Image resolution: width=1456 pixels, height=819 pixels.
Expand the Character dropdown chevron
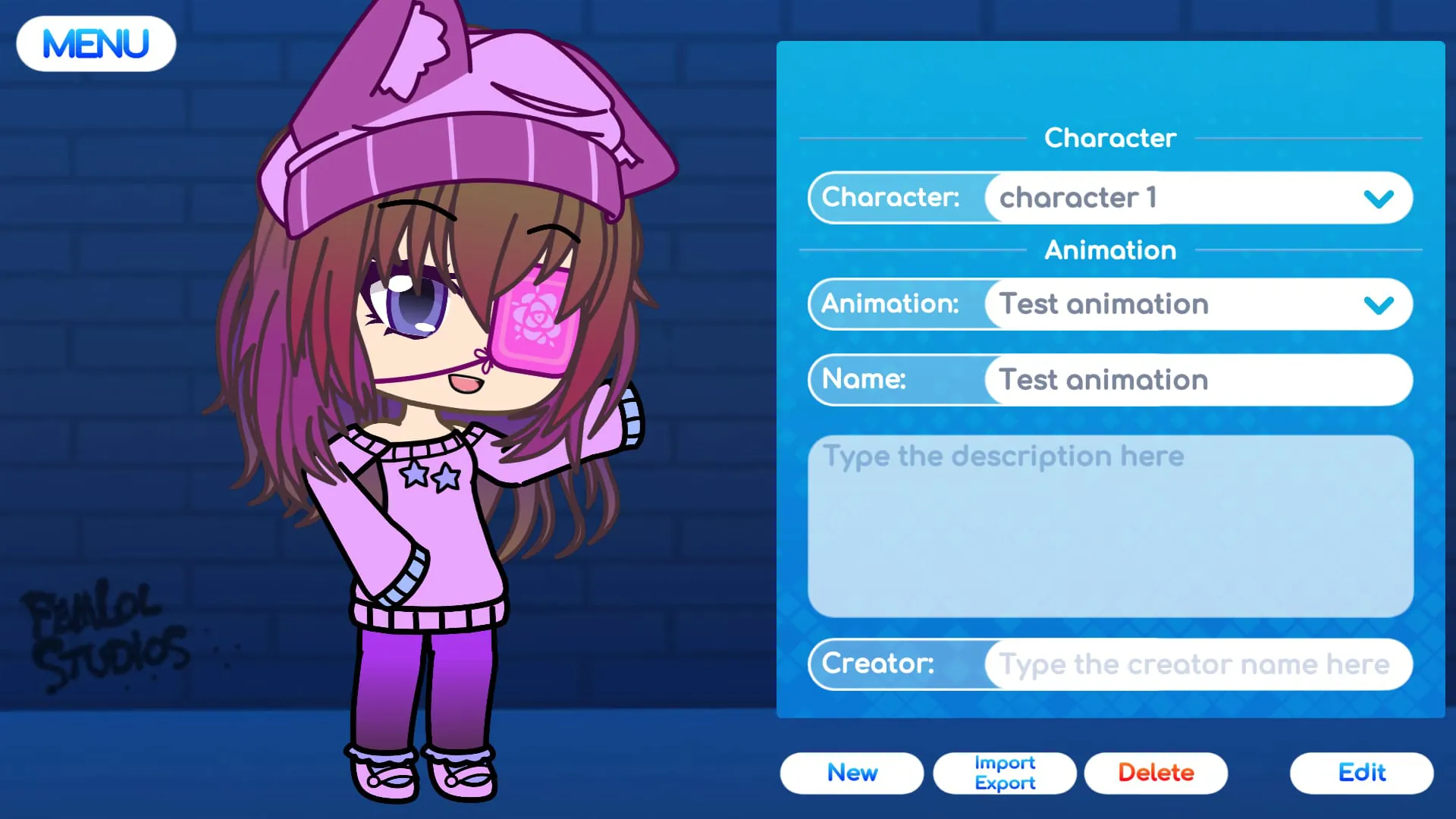pyautogui.click(x=1380, y=198)
